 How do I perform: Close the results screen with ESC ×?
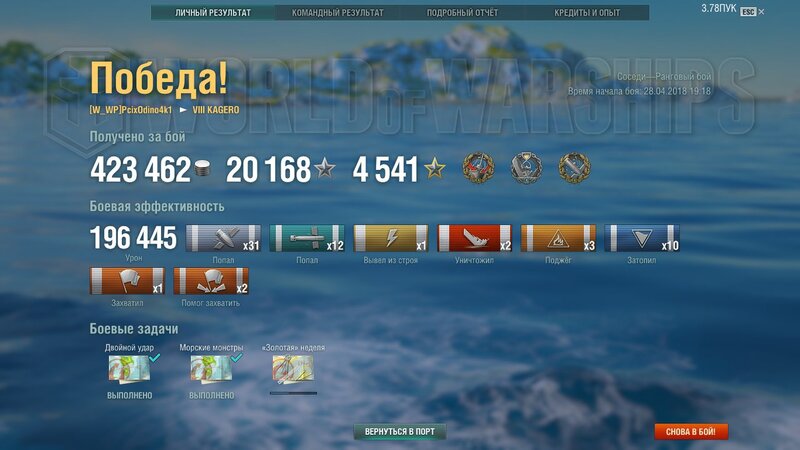pyautogui.click(x=753, y=12)
